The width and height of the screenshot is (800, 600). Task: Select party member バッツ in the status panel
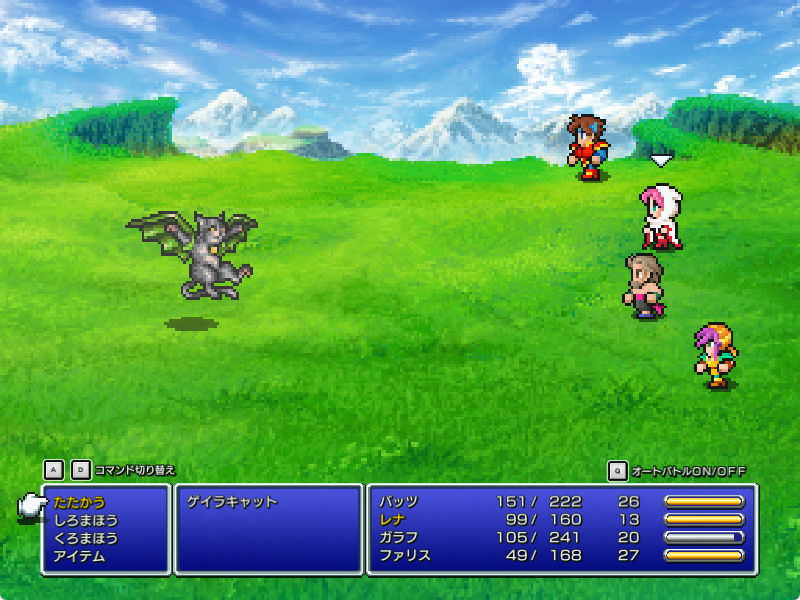click(398, 502)
